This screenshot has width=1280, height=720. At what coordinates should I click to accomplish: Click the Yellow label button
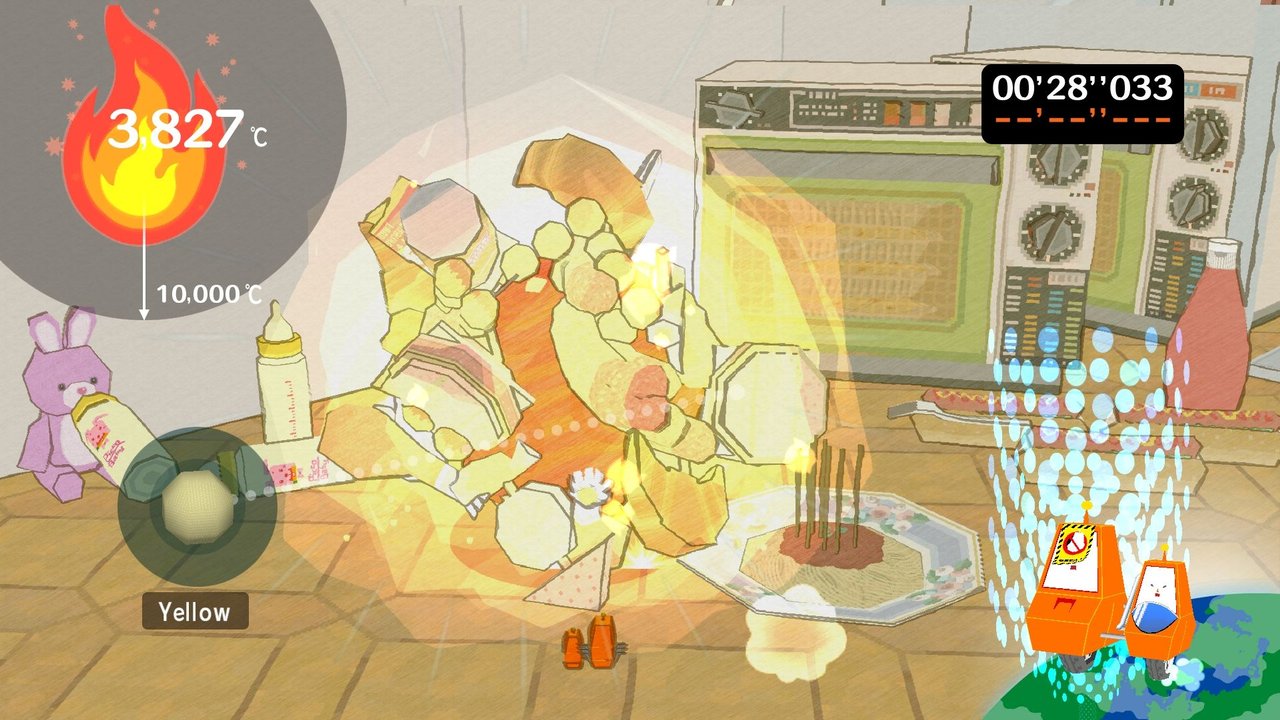[x=196, y=611]
